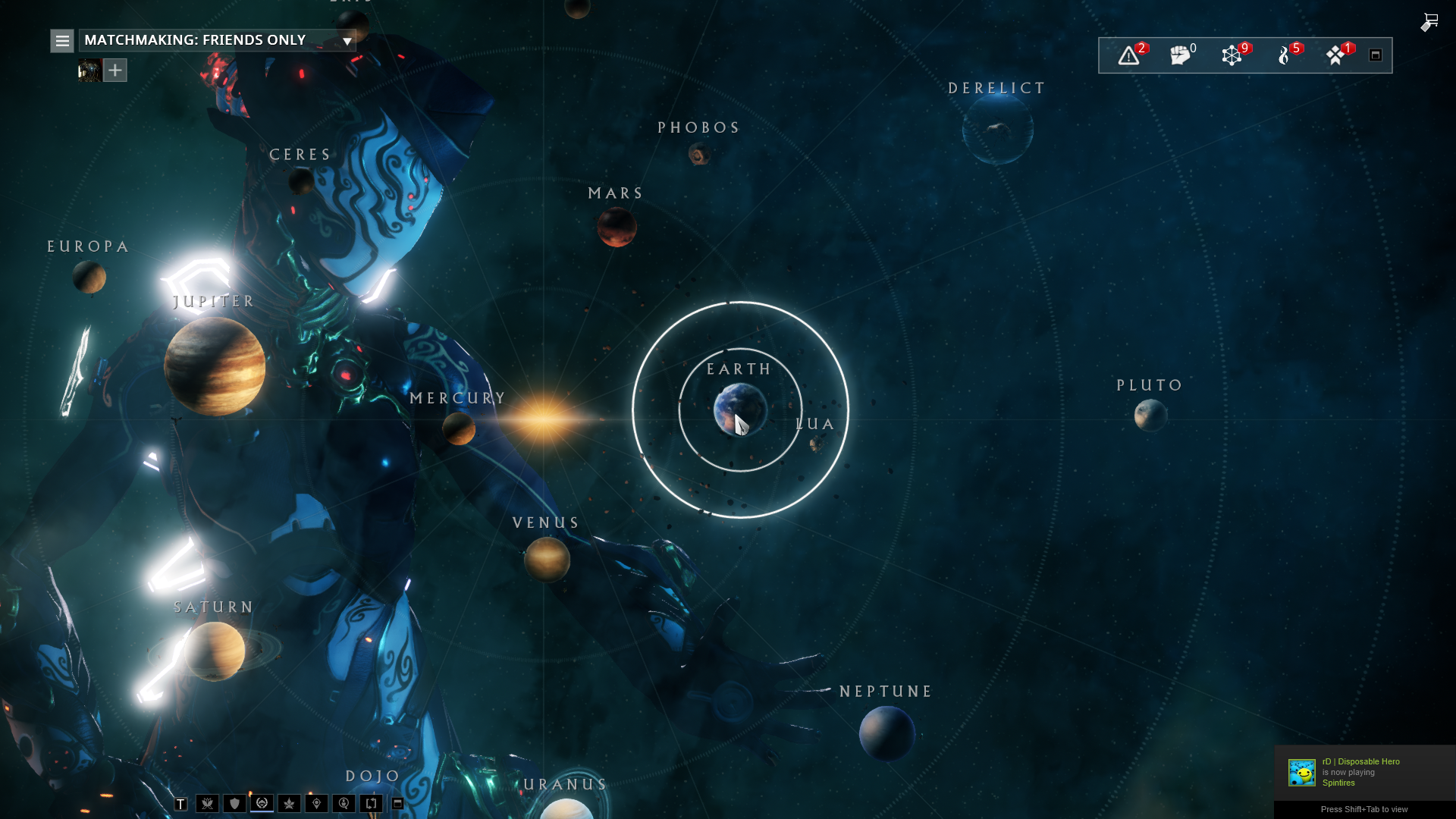Choose Jupiter on the star chart
The width and height of the screenshot is (1456, 819).
click(215, 366)
